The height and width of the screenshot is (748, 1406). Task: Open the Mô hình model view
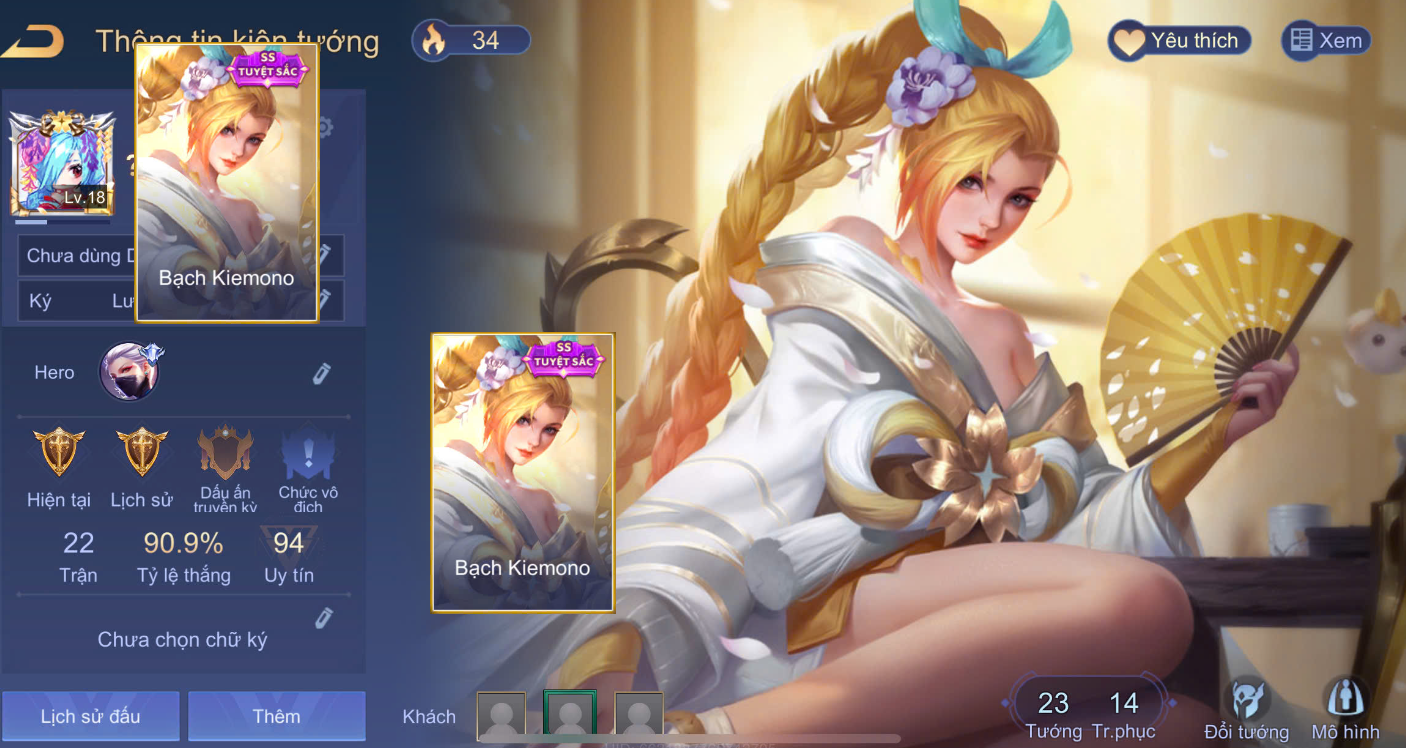click(x=1345, y=708)
